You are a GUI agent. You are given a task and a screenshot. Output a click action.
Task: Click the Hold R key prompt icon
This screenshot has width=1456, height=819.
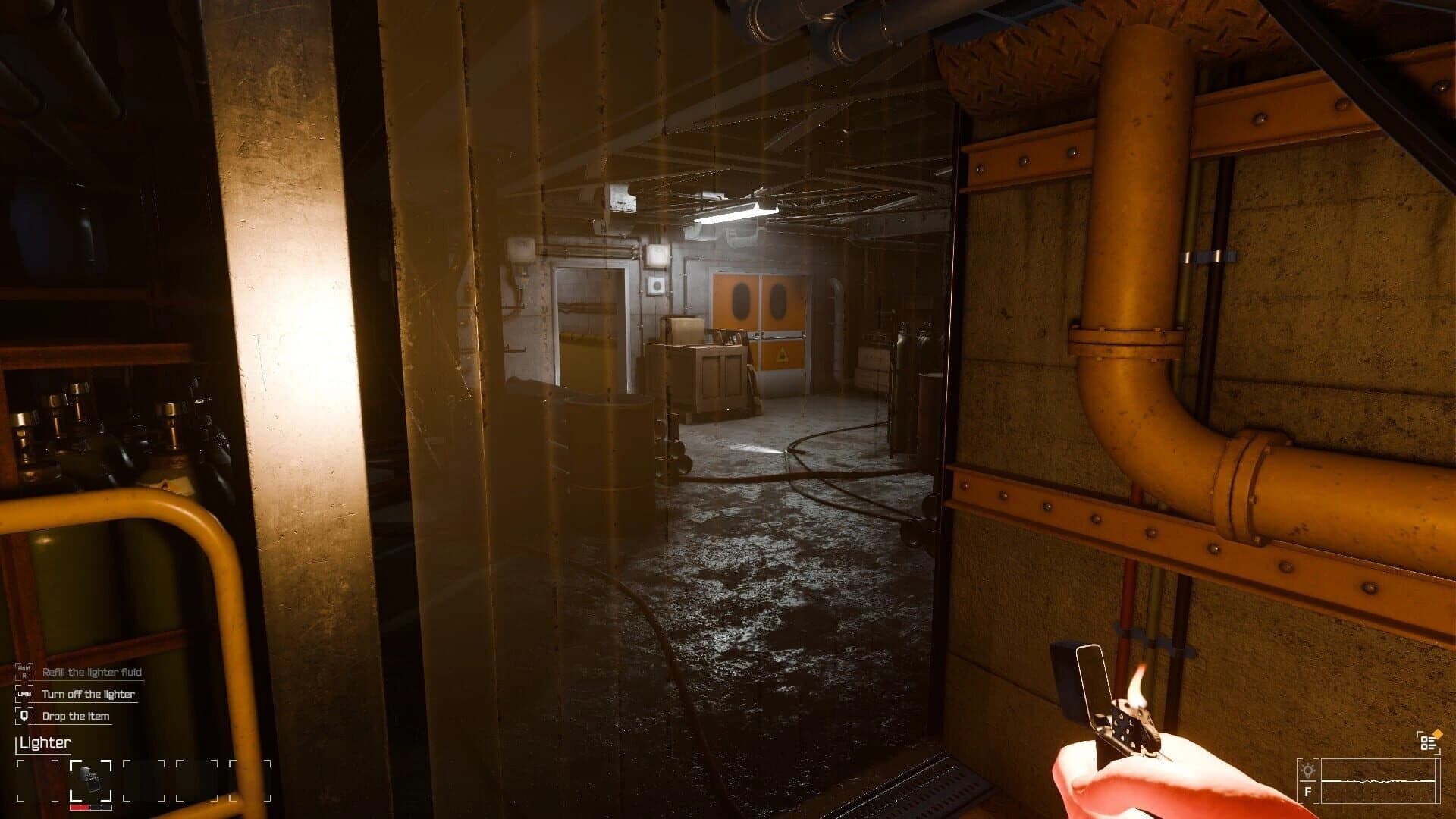(x=24, y=672)
